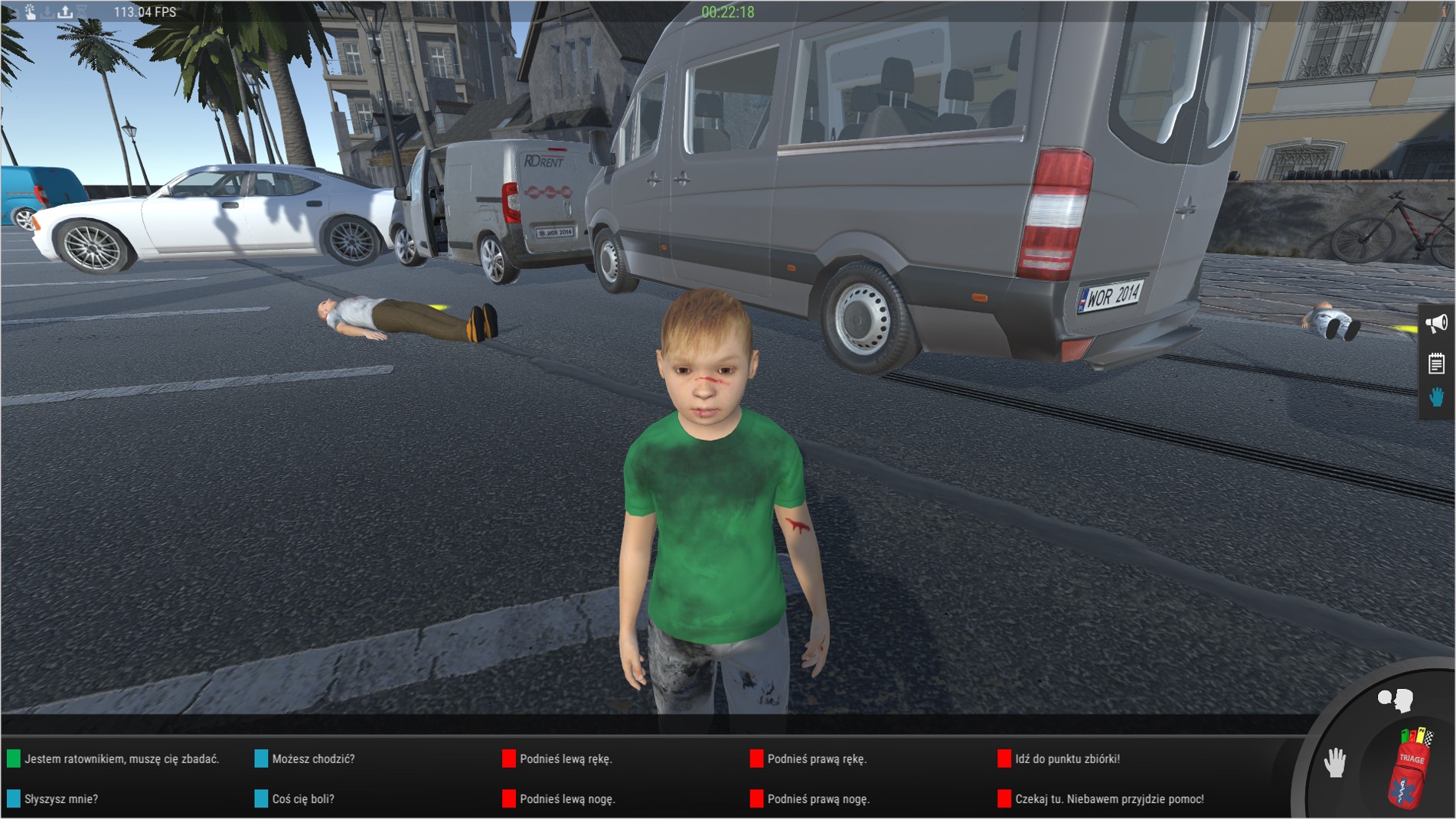Viewport: 1456px width, 819px height.
Task: Select "Podnieś lewą rękę." command
Action: (565, 759)
